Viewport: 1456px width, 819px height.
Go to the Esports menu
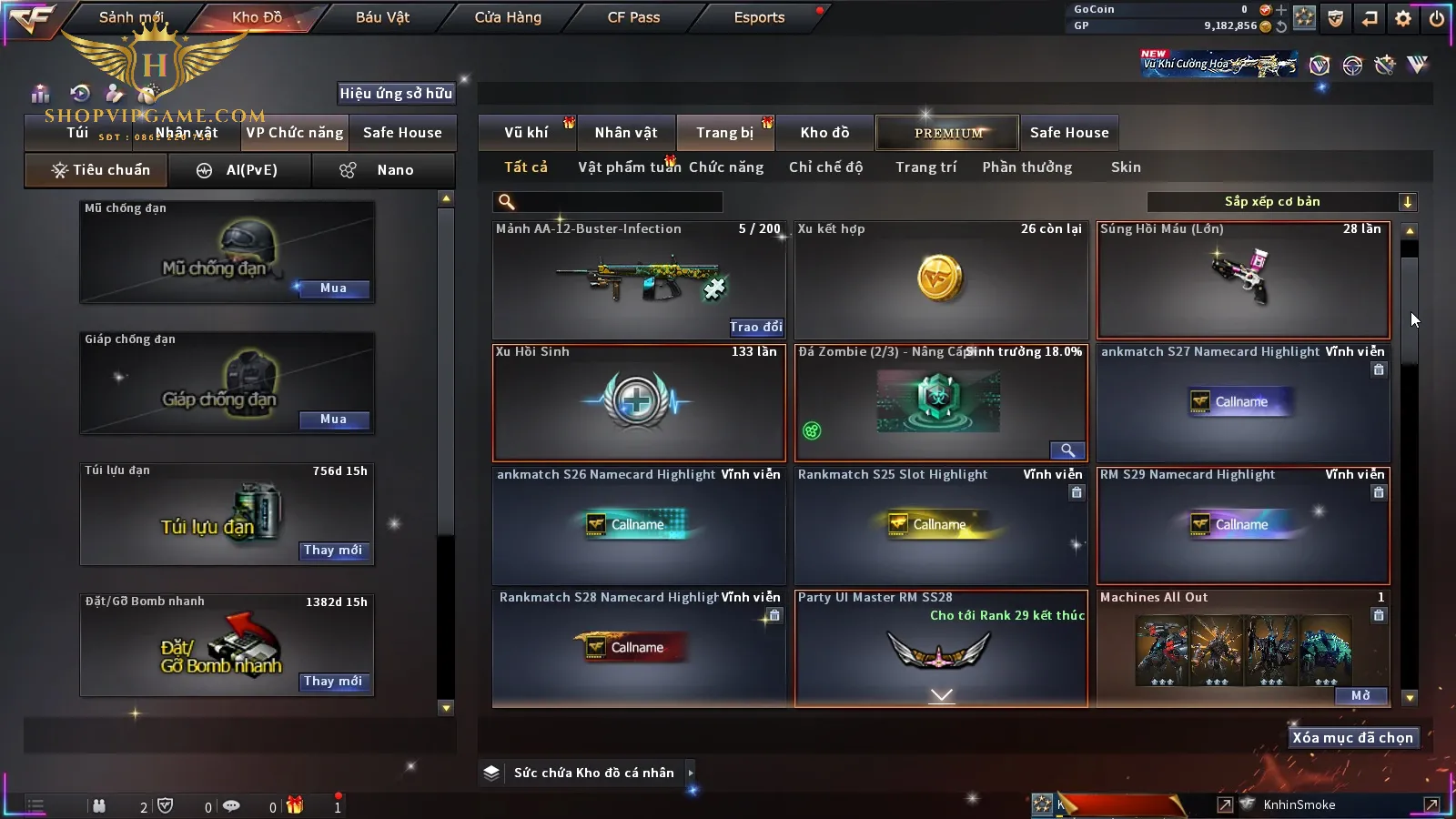(x=759, y=17)
